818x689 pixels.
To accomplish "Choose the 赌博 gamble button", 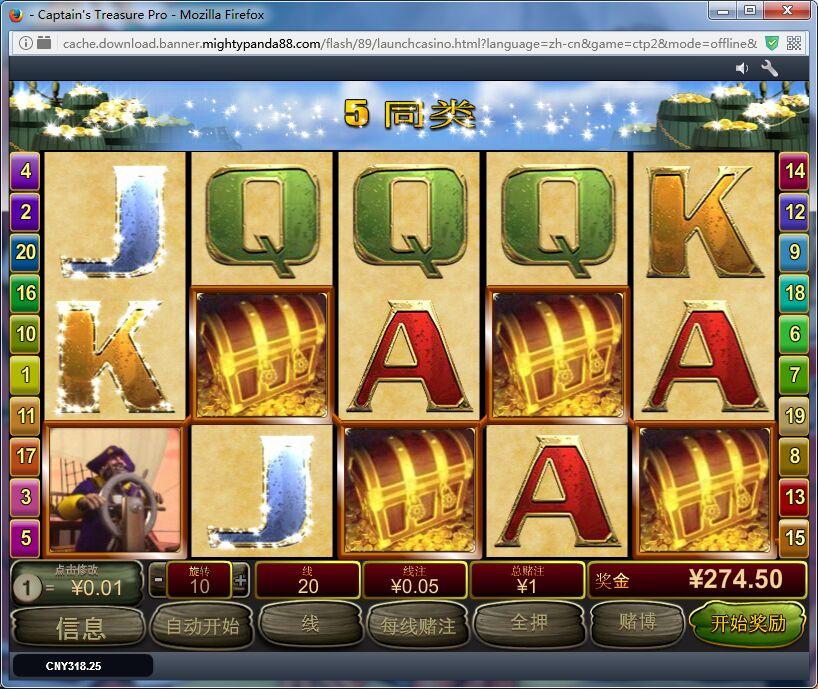I will (x=637, y=623).
